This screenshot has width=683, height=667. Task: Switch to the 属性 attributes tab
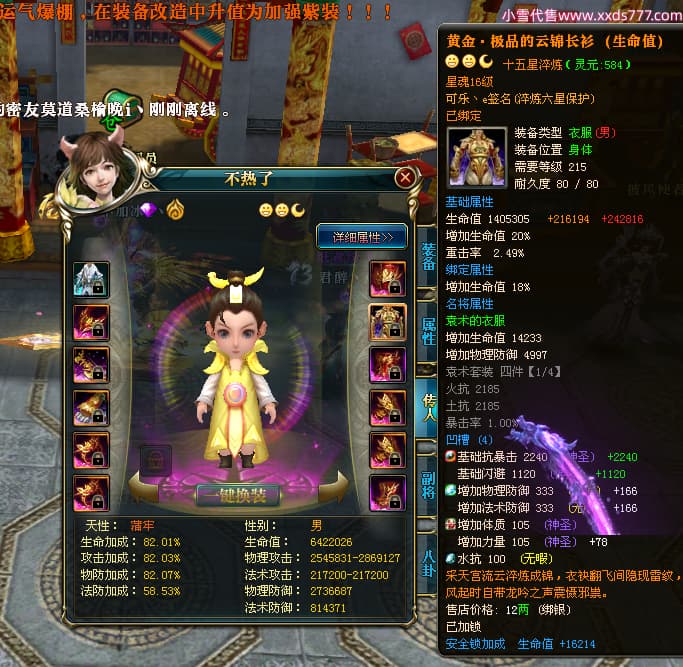pyautogui.click(x=428, y=332)
